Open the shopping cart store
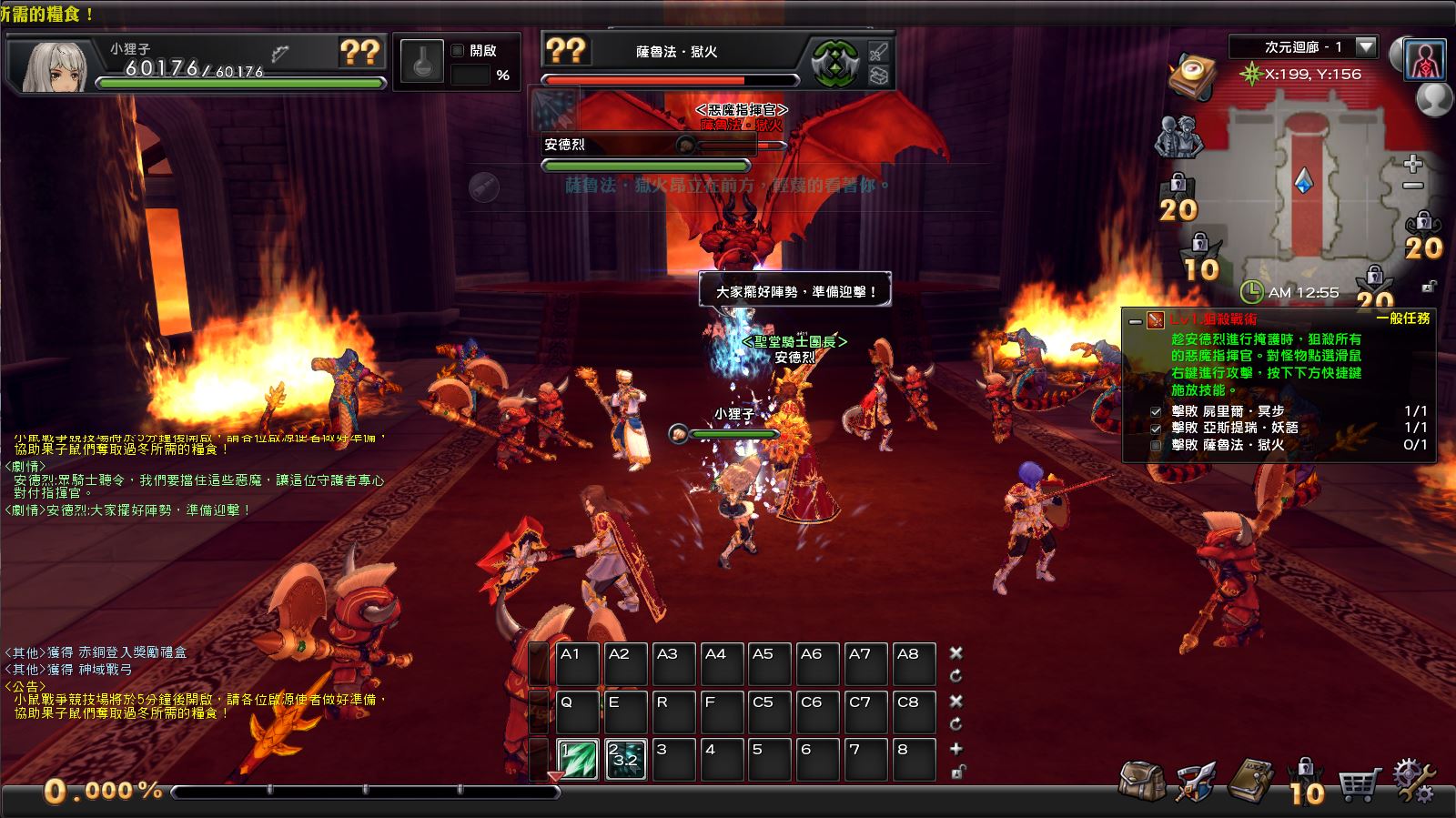This screenshot has width=1456, height=818. [1360, 783]
